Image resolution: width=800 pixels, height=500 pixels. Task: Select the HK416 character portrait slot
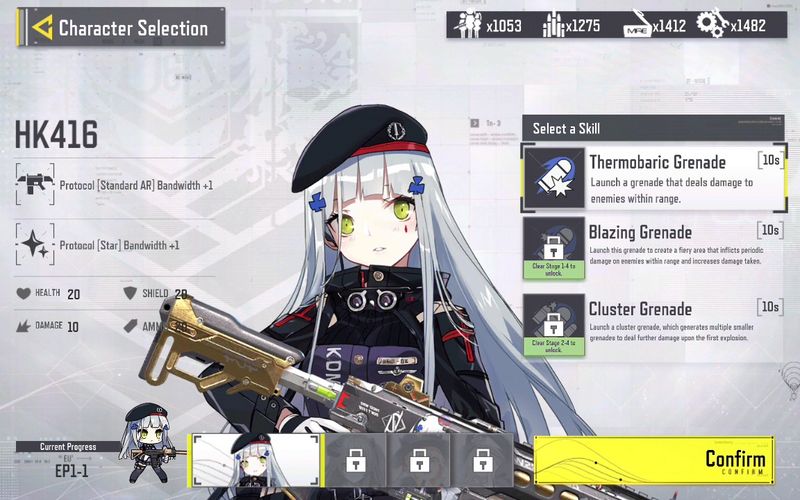point(256,460)
